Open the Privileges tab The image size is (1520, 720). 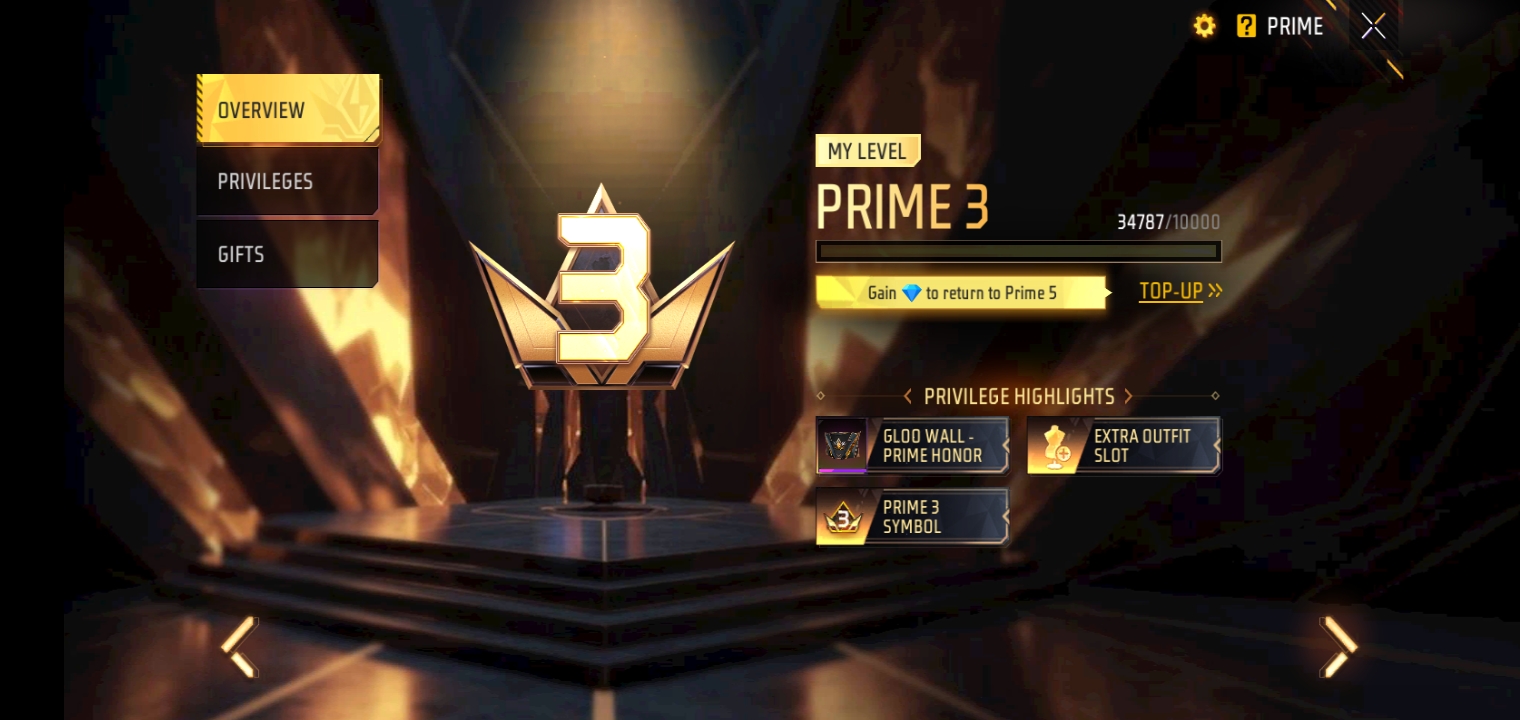point(288,181)
